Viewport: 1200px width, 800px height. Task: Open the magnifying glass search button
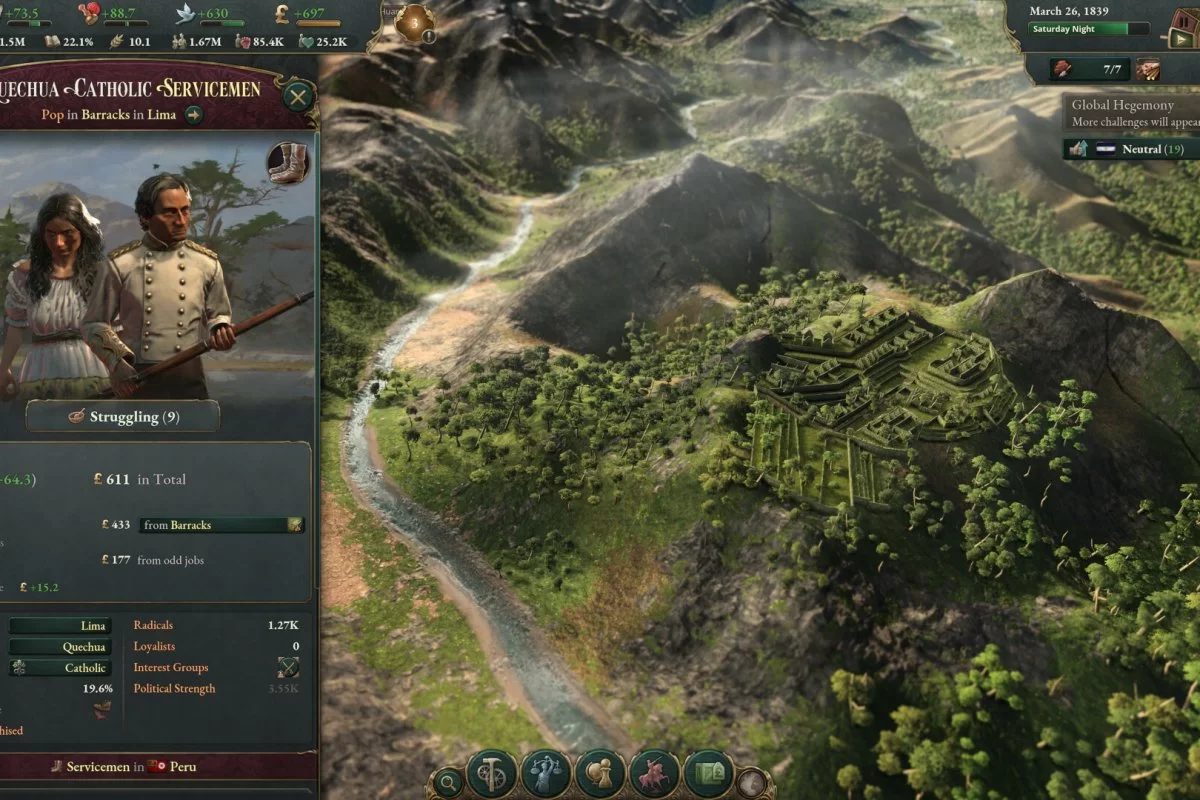[450, 782]
